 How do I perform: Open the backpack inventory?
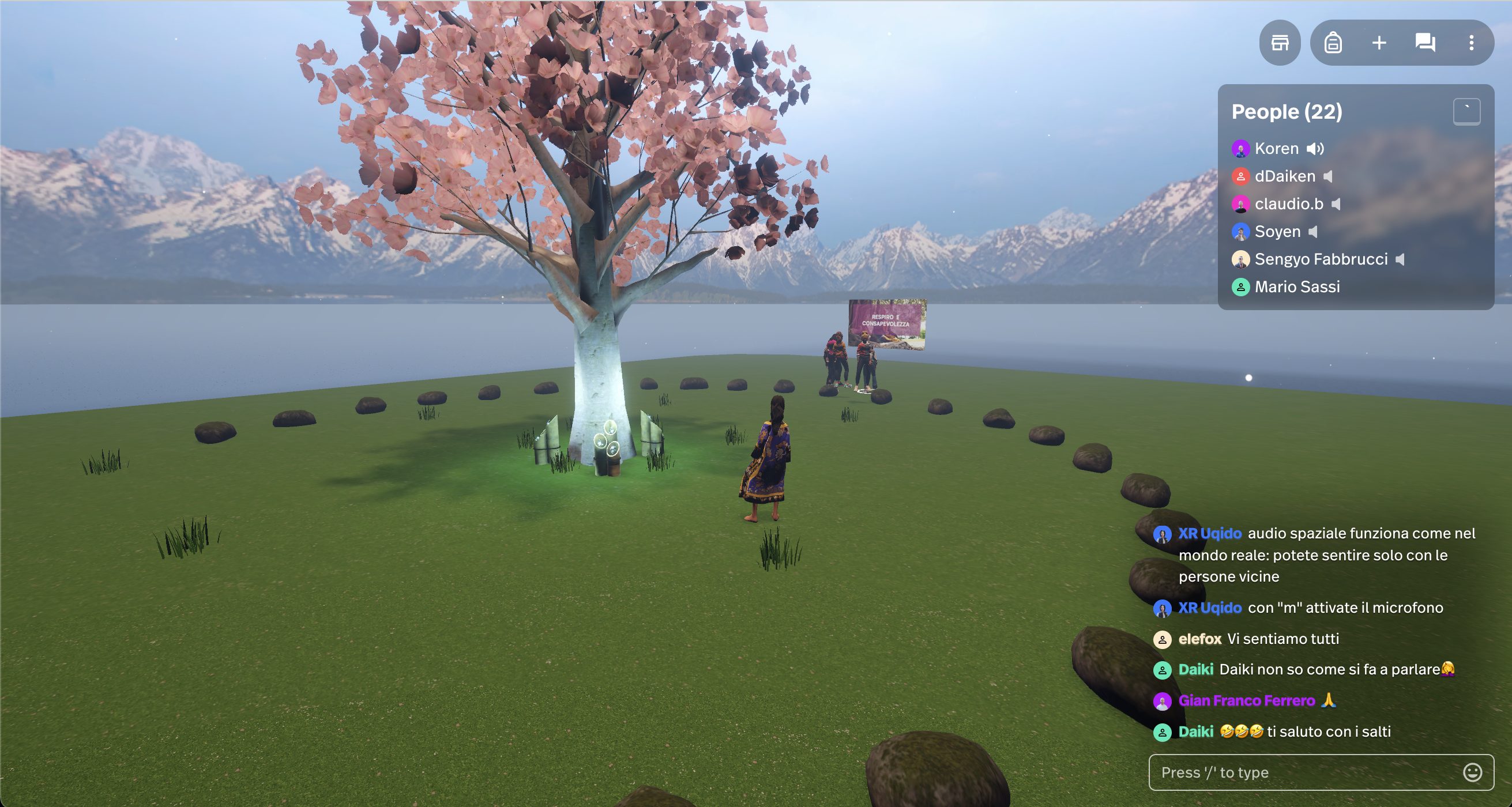pos(1333,43)
